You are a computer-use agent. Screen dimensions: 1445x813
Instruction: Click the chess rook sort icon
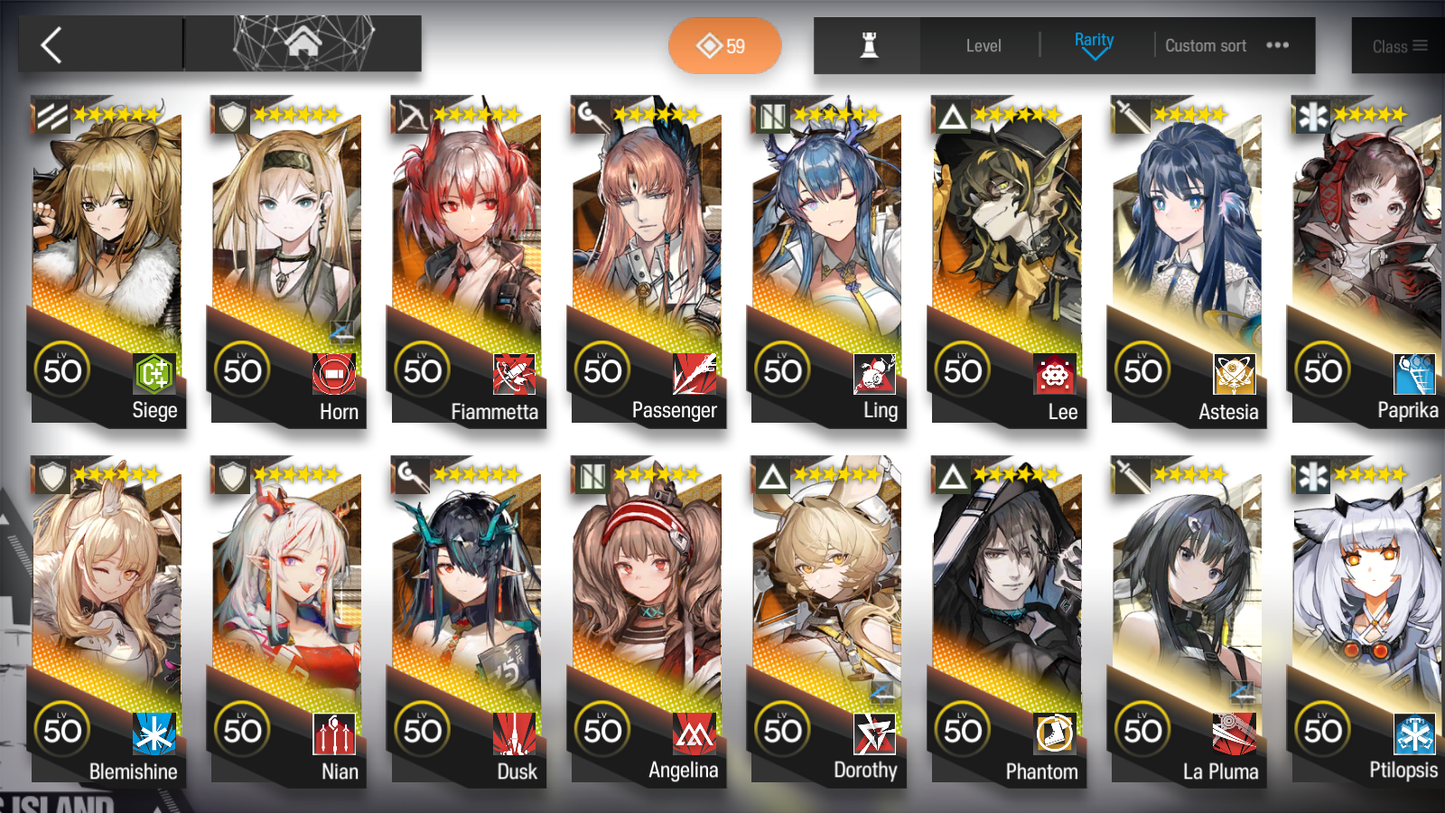pyautogui.click(x=867, y=45)
